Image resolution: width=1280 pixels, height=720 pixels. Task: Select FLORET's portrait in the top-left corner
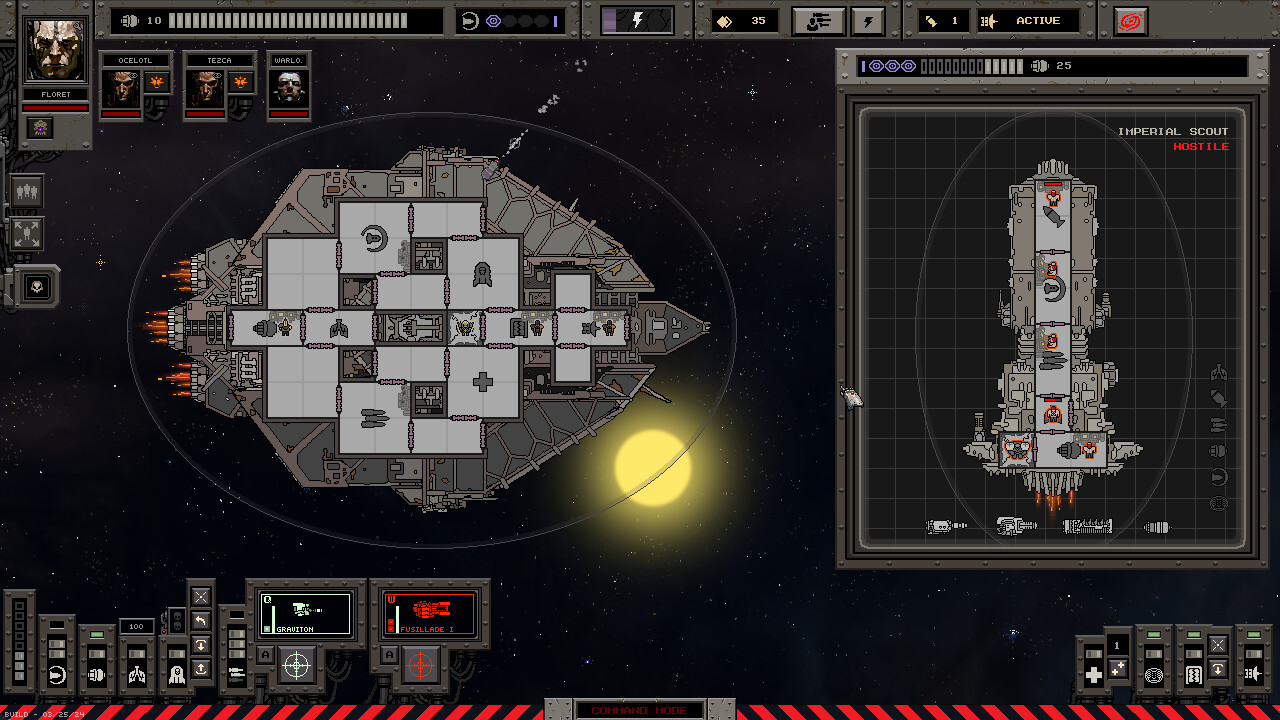(55, 48)
